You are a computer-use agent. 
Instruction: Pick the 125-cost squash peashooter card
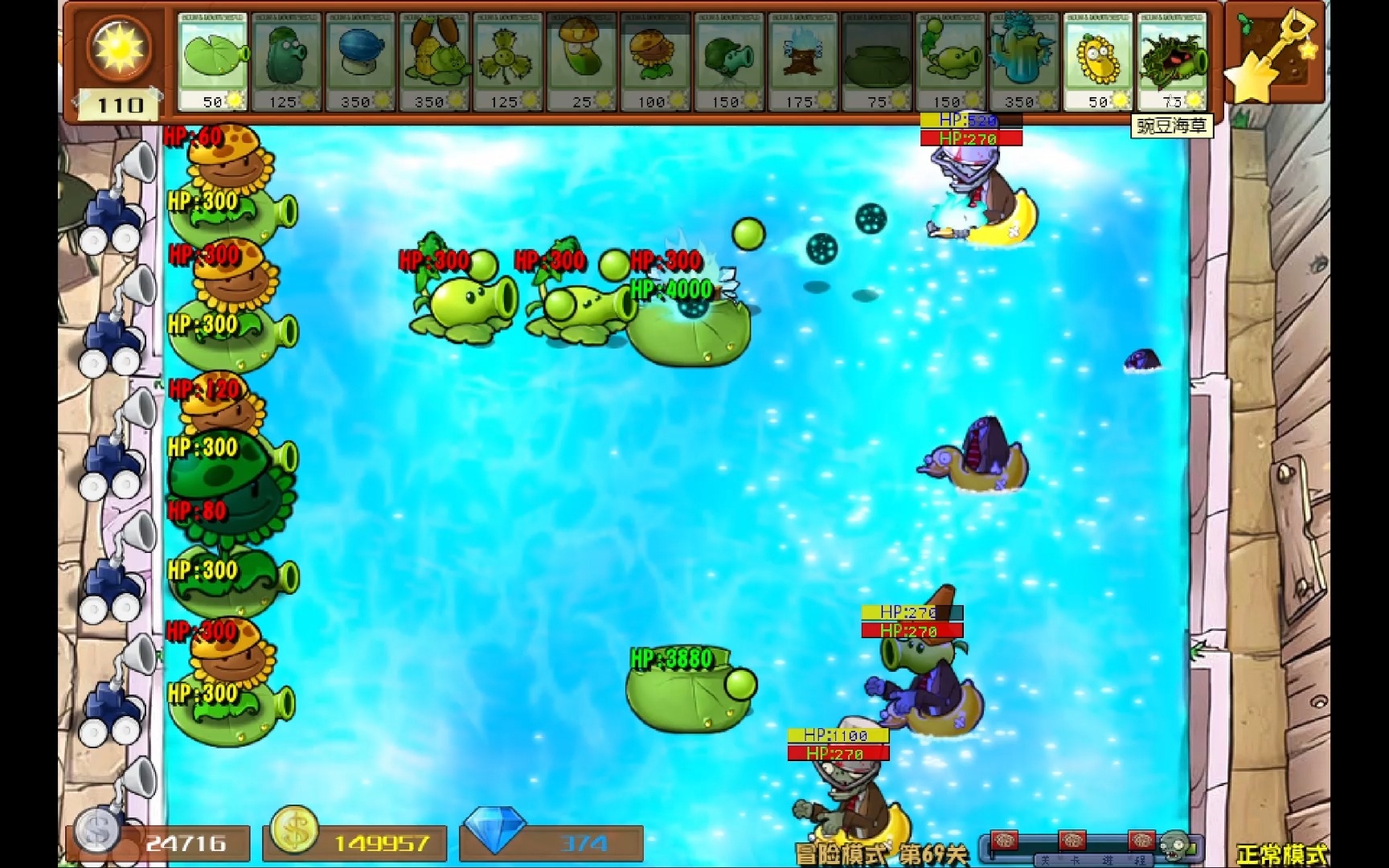[286, 61]
